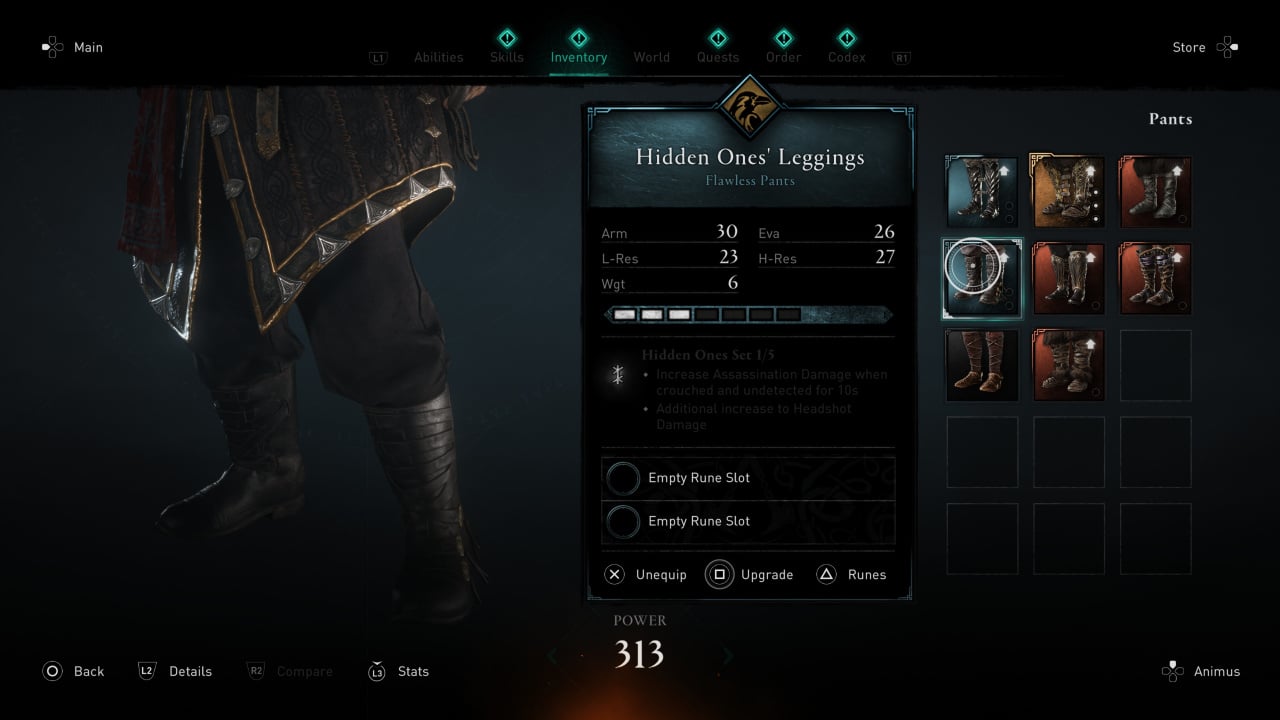Switch to the Codex tab

[x=846, y=56]
